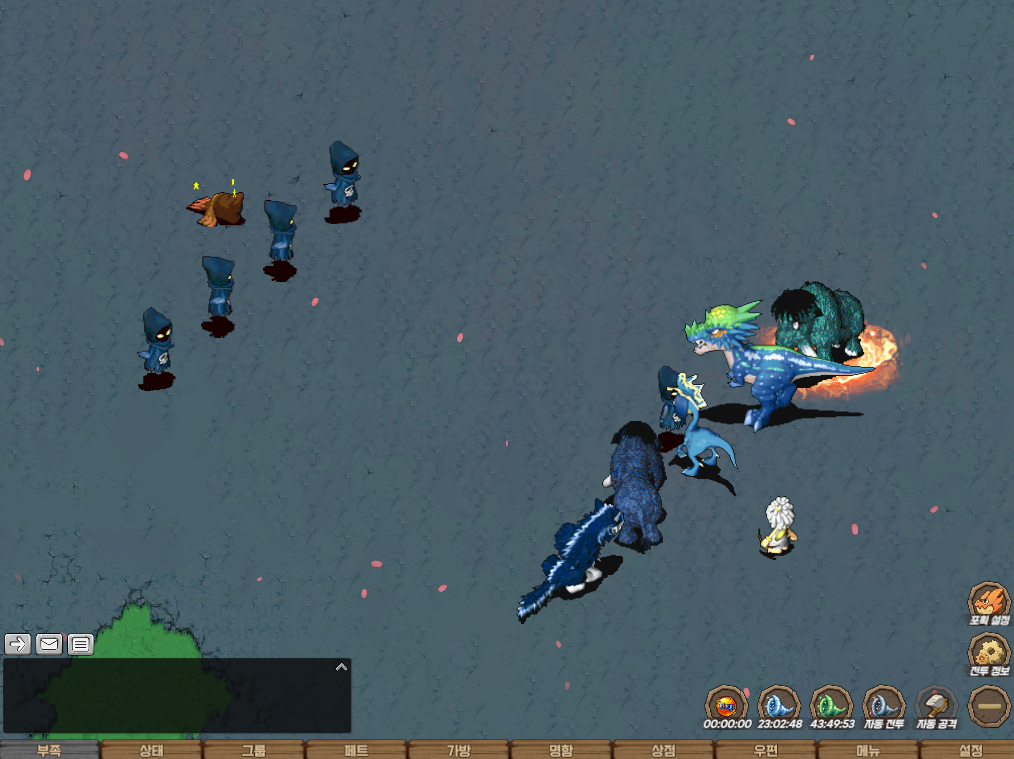Viewport: 1014px width, 759px height.
Task: Open the 가방 (bag) inventory
Action: 459,750
